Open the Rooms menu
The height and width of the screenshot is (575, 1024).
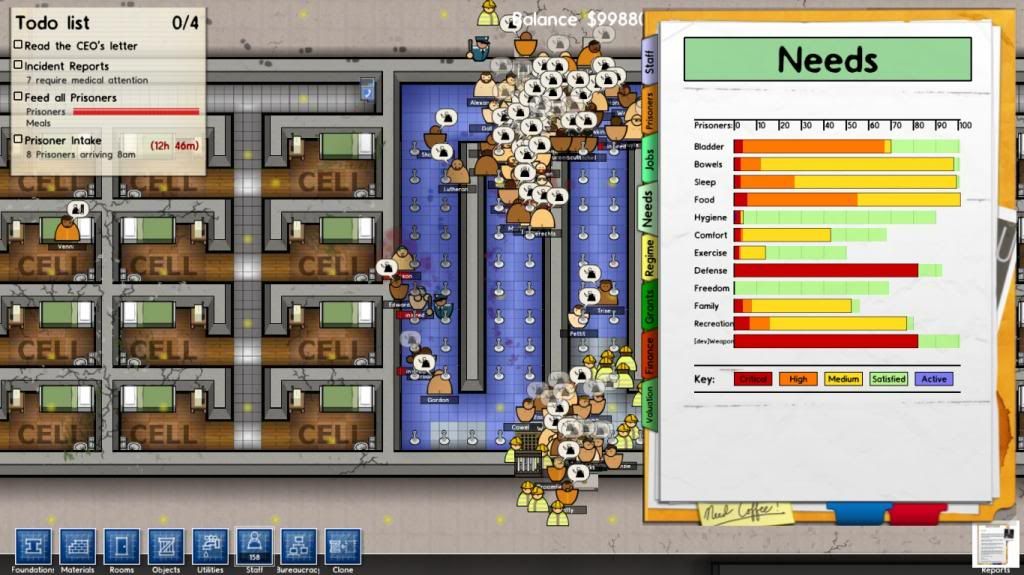[121, 546]
